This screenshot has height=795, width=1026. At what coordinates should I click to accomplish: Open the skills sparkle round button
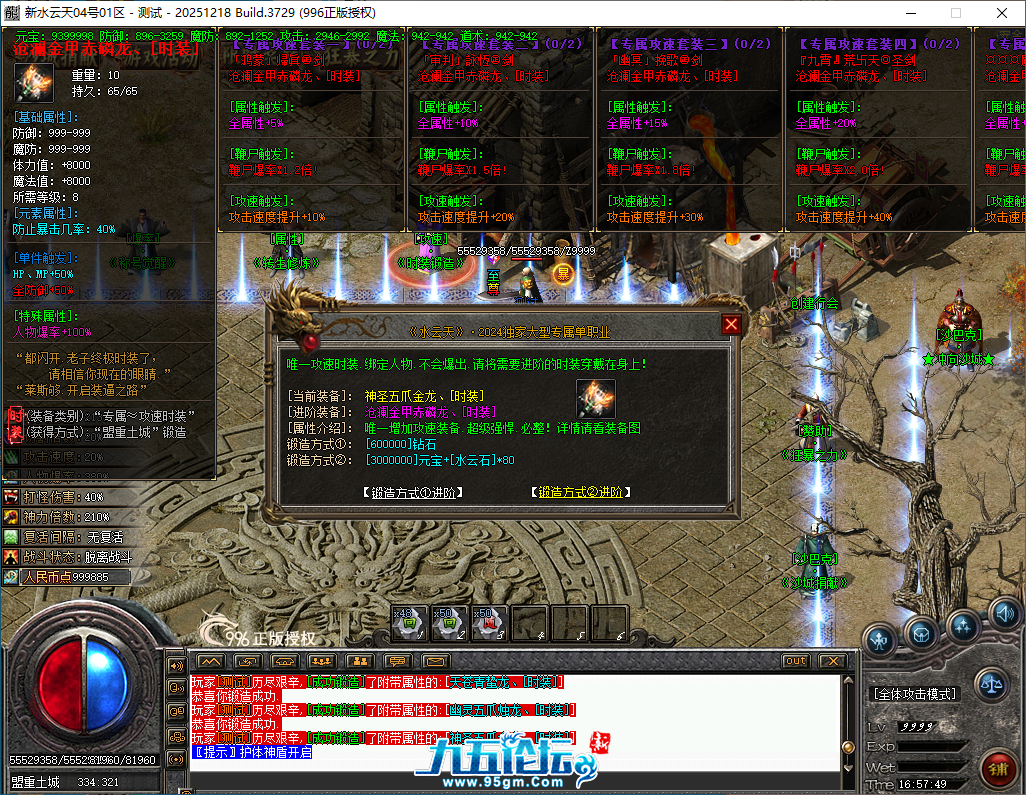pyautogui.click(x=963, y=626)
